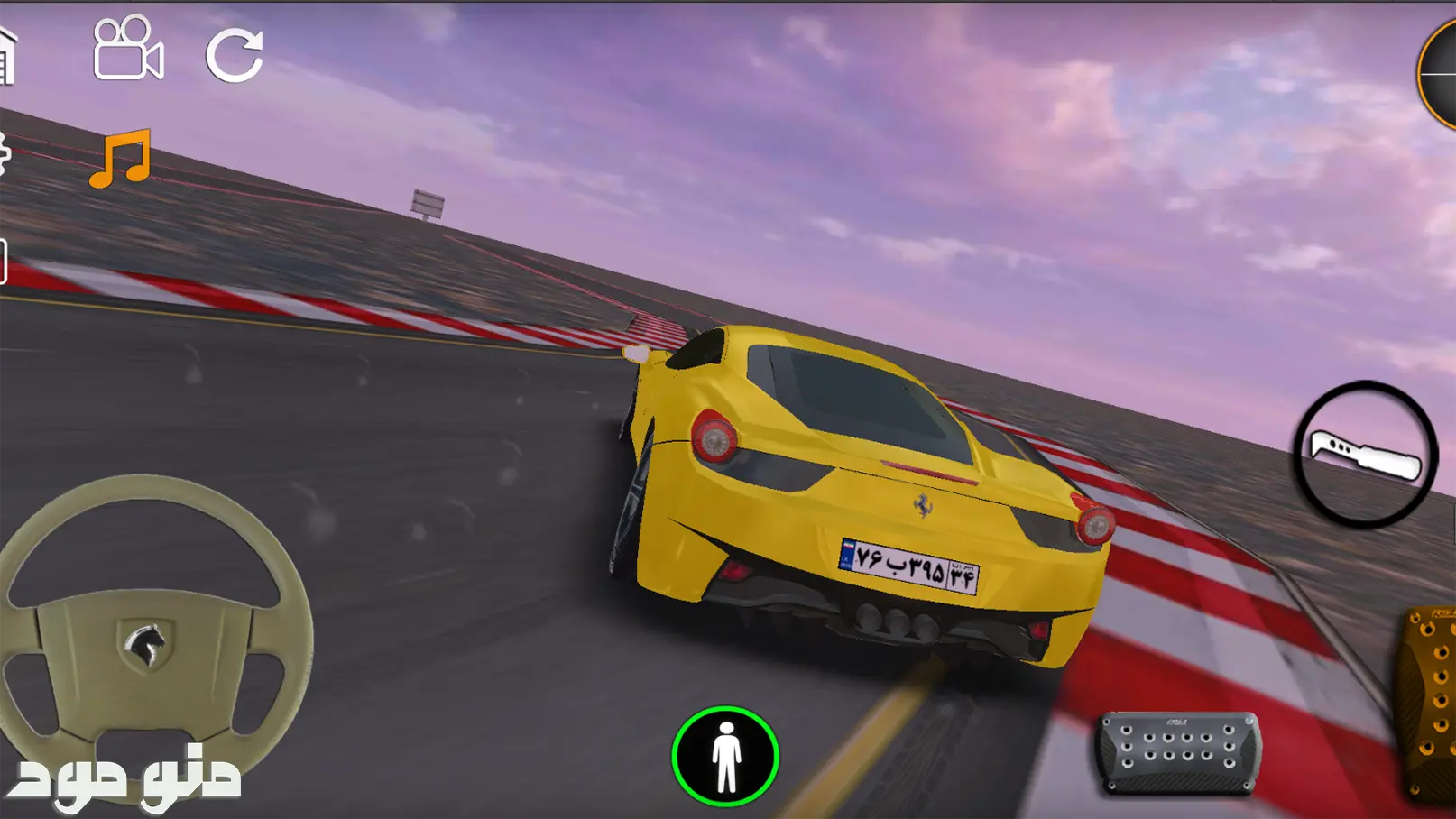Switch view with the camera icon
The width and height of the screenshot is (1456, 819).
[127, 50]
